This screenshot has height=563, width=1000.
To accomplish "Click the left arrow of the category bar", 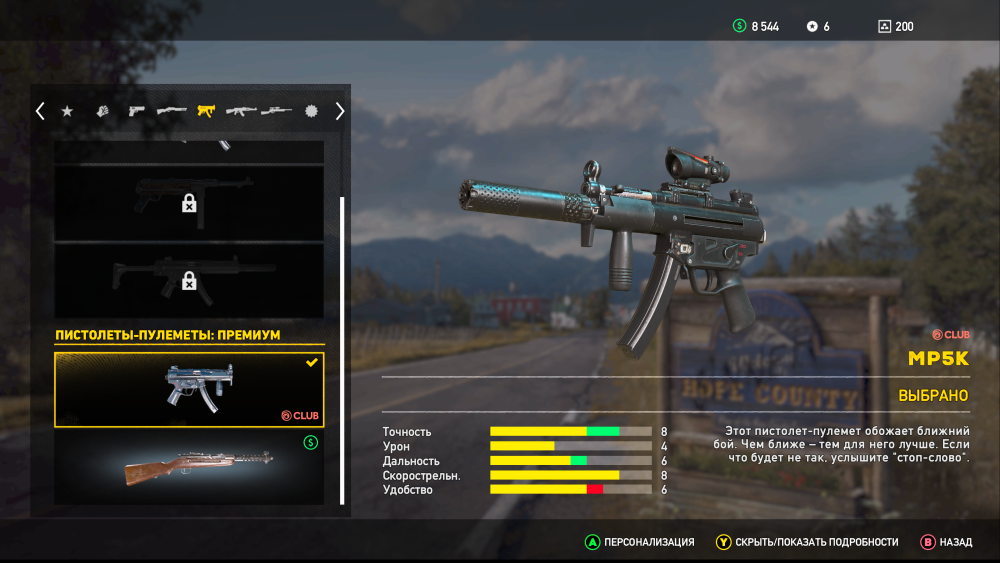I will [40, 111].
